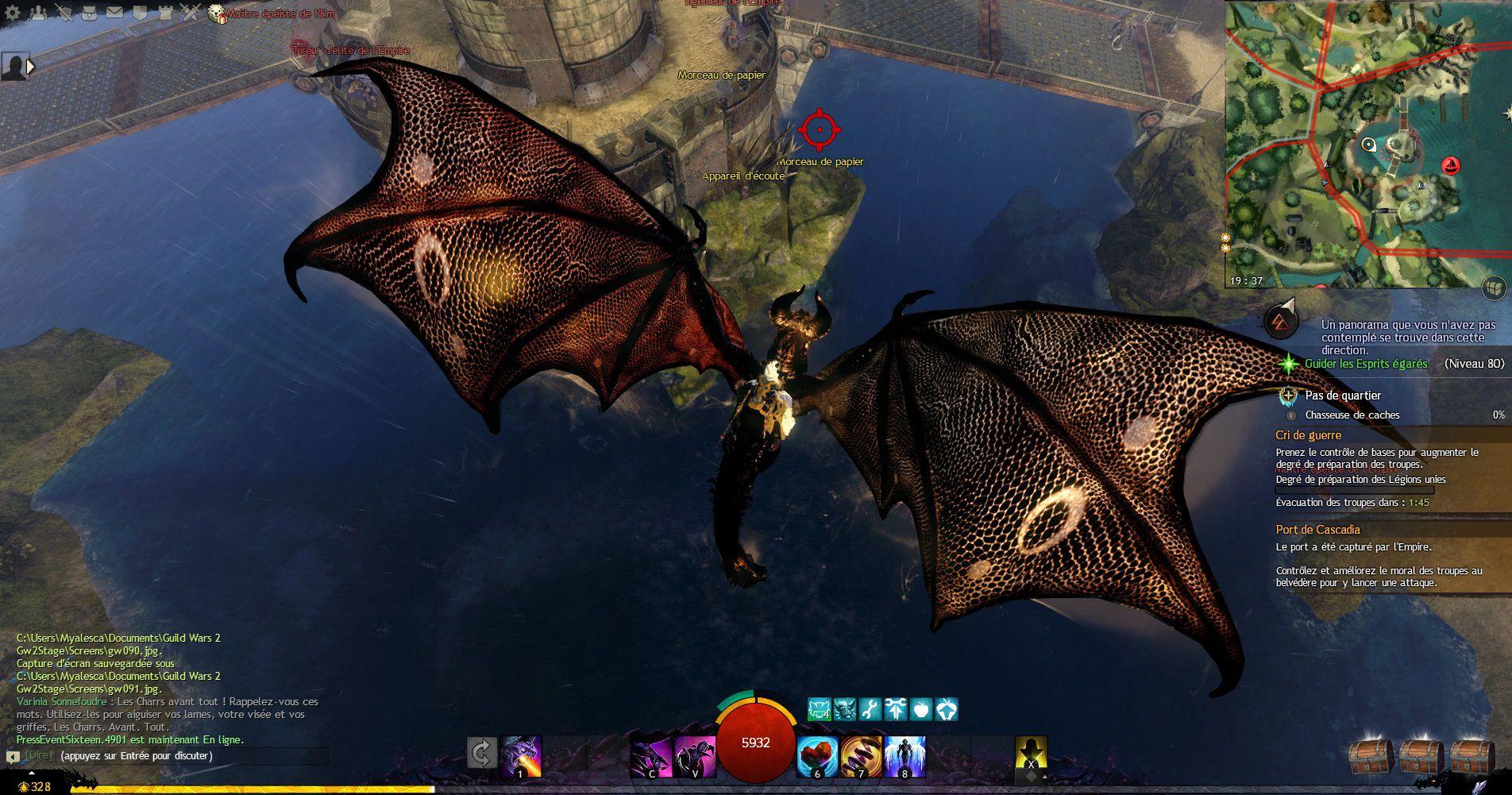Activate the dragon fire breath skill
Image resolution: width=1512 pixels, height=795 pixels.
(521, 756)
